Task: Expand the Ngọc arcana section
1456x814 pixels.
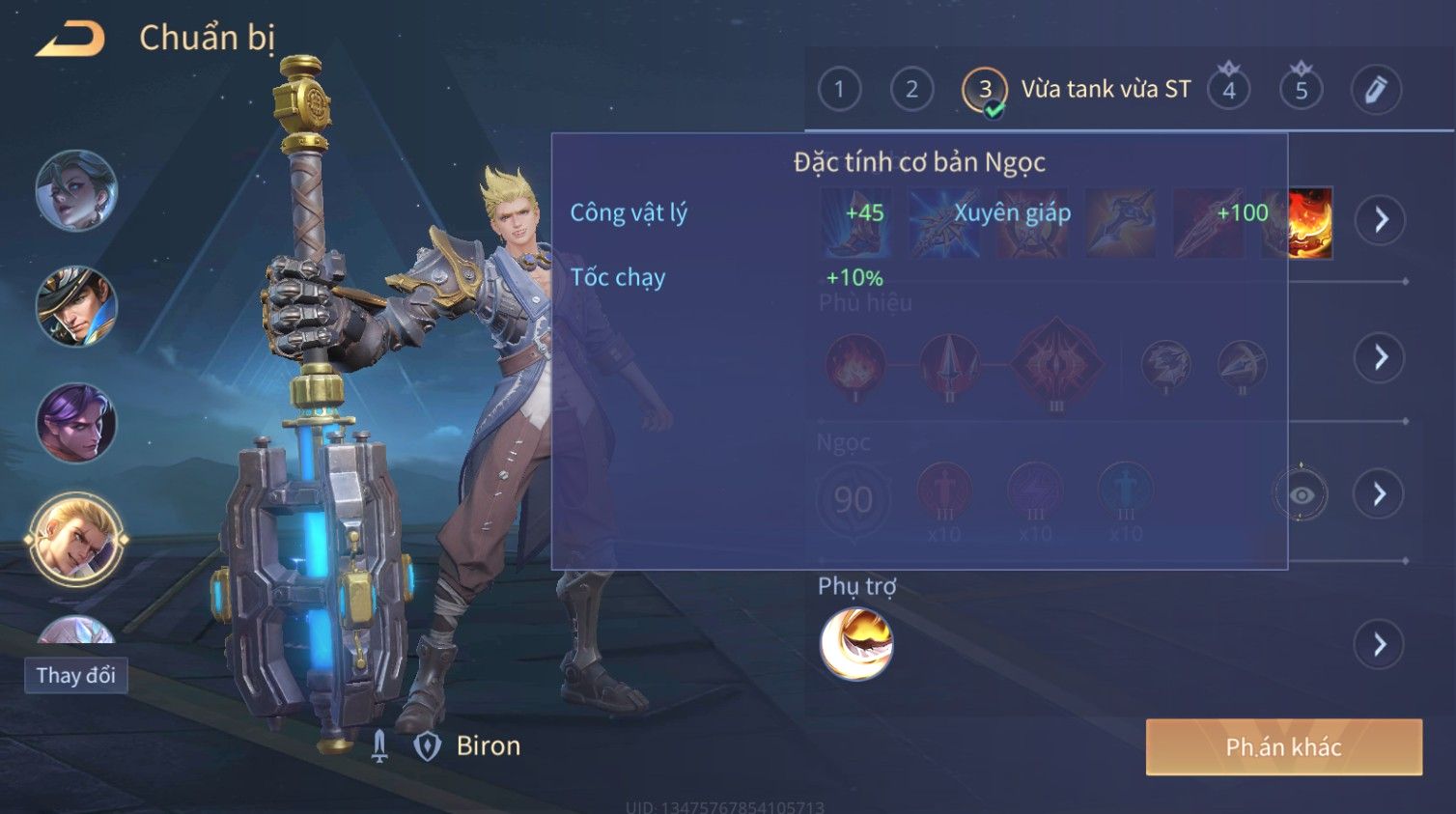Action: pyautogui.click(x=1381, y=494)
